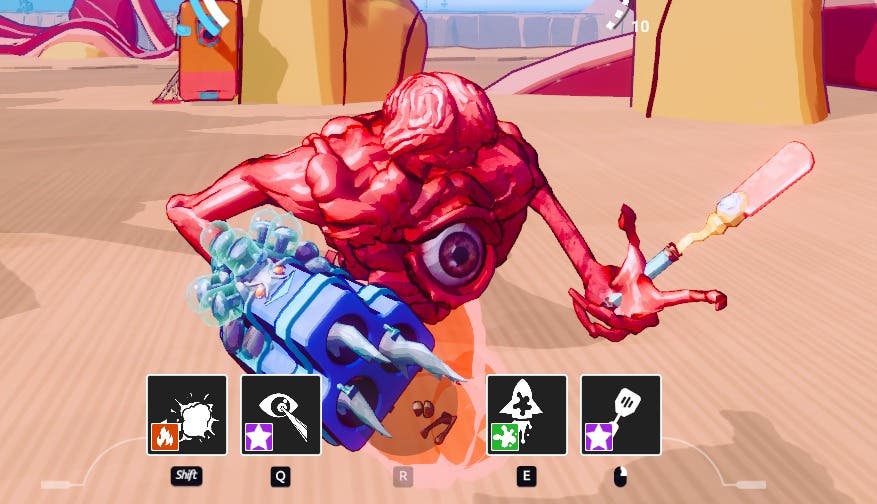Activate the explosion burst ability
877x504 pixels.
(187, 415)
